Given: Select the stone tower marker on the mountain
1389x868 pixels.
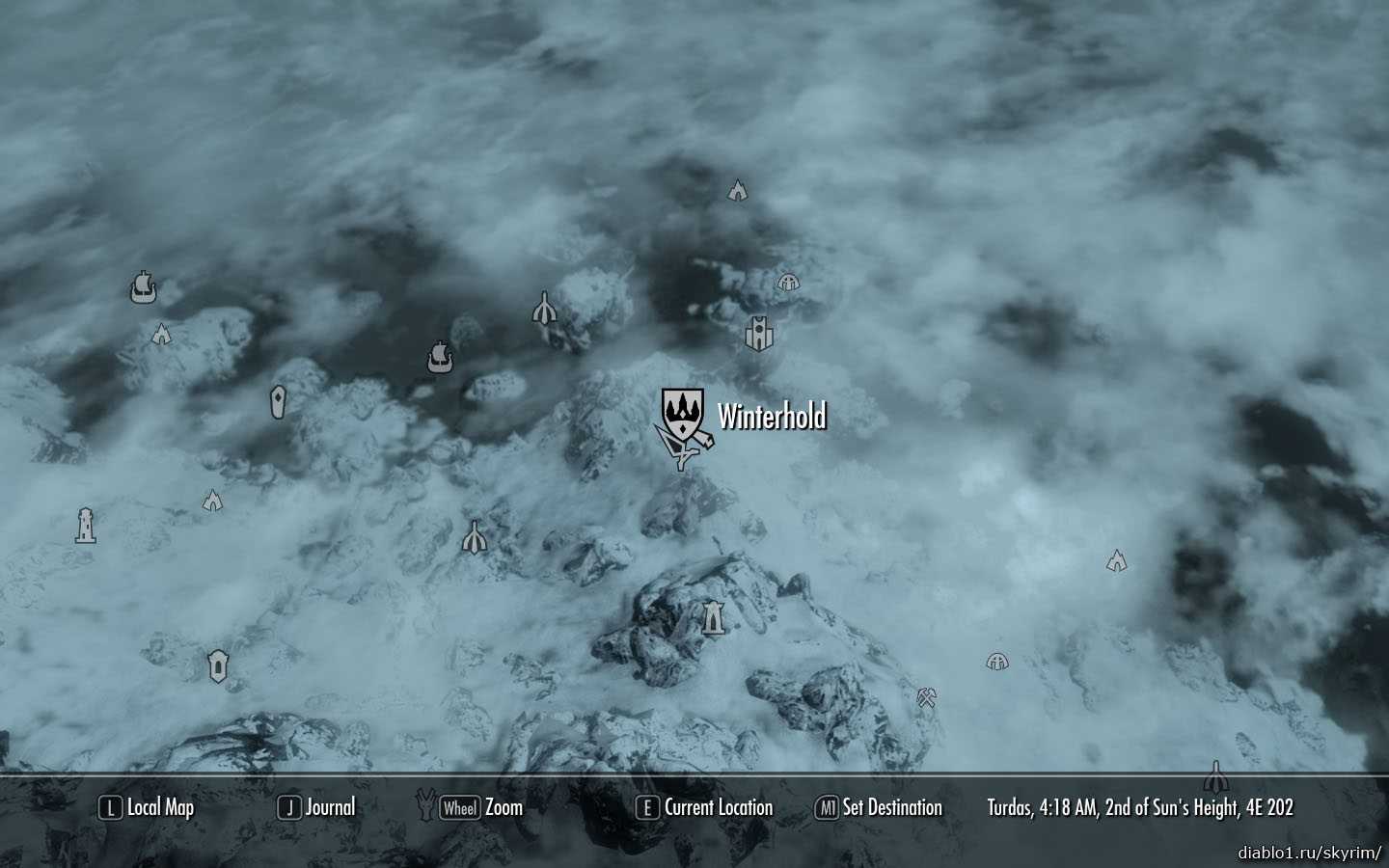Looking at the screenshot, I should [x=713, y=617].
